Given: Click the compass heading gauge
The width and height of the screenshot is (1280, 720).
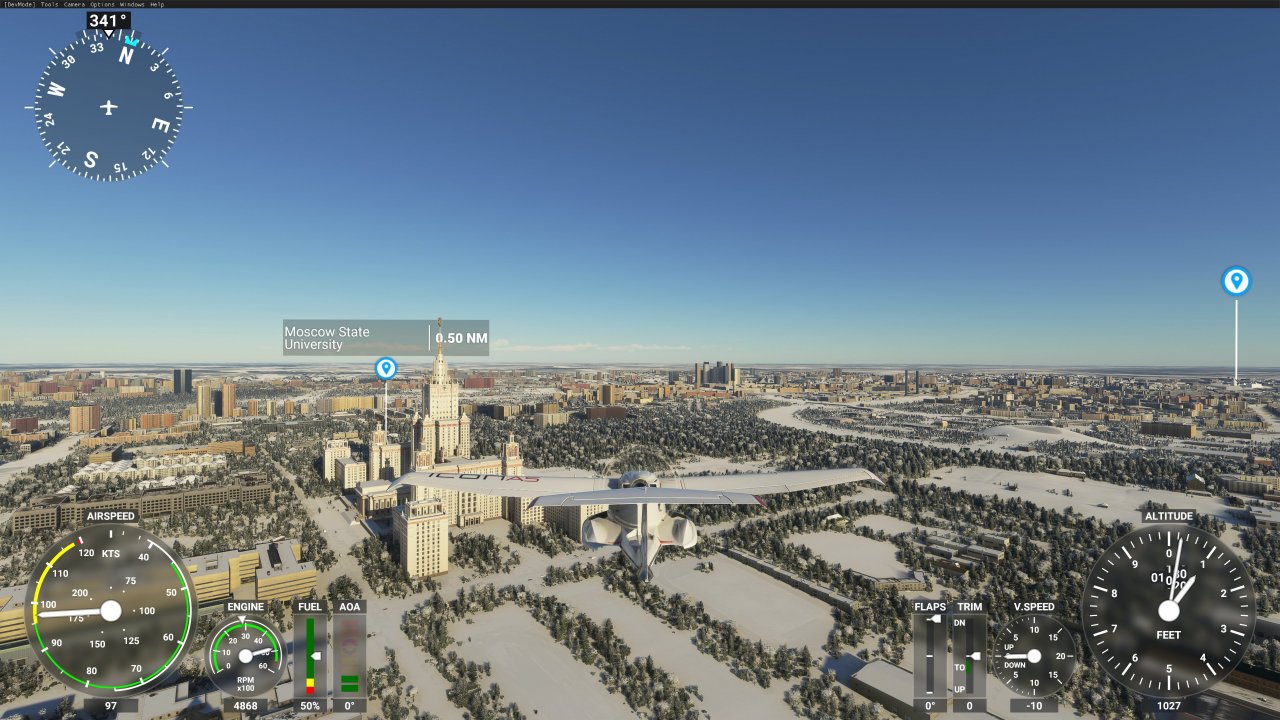Looking at the screenshot, I should [108, 105].
